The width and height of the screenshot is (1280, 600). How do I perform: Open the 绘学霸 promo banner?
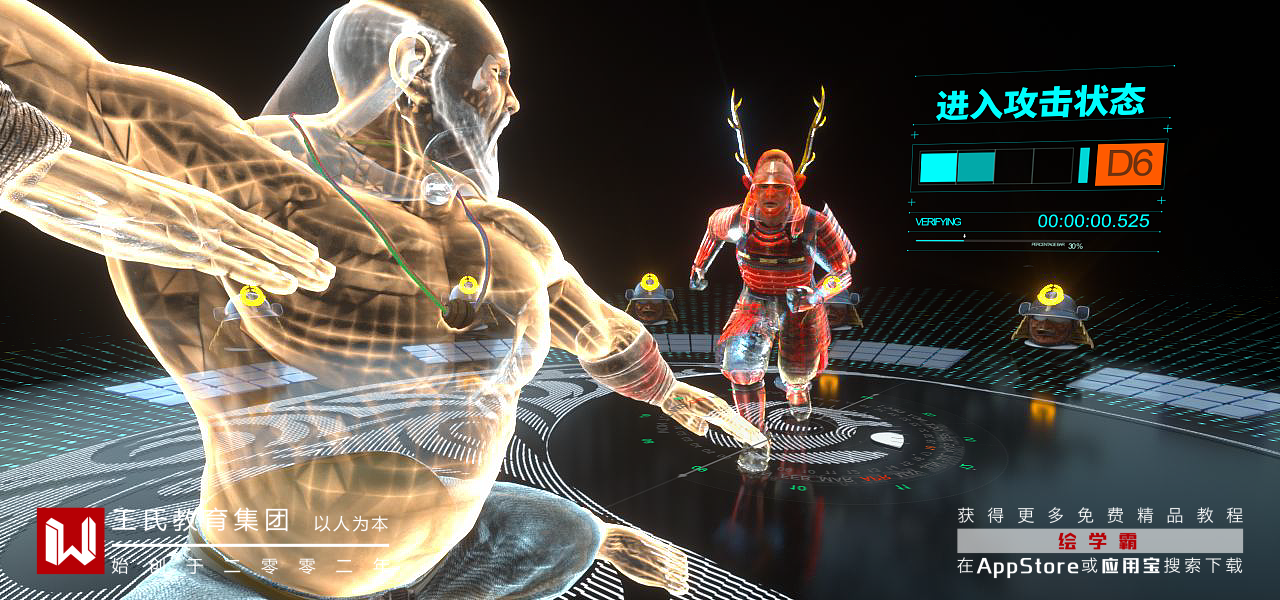pos(1099,541)
